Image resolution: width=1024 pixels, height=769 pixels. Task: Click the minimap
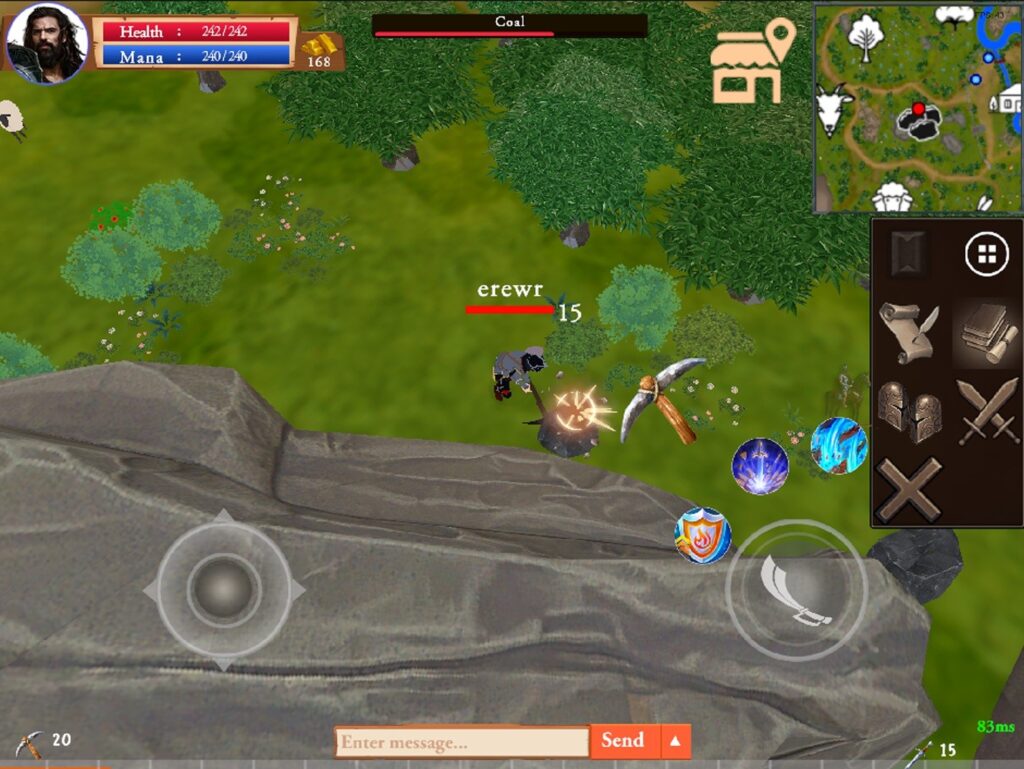(x=917, y=107)
